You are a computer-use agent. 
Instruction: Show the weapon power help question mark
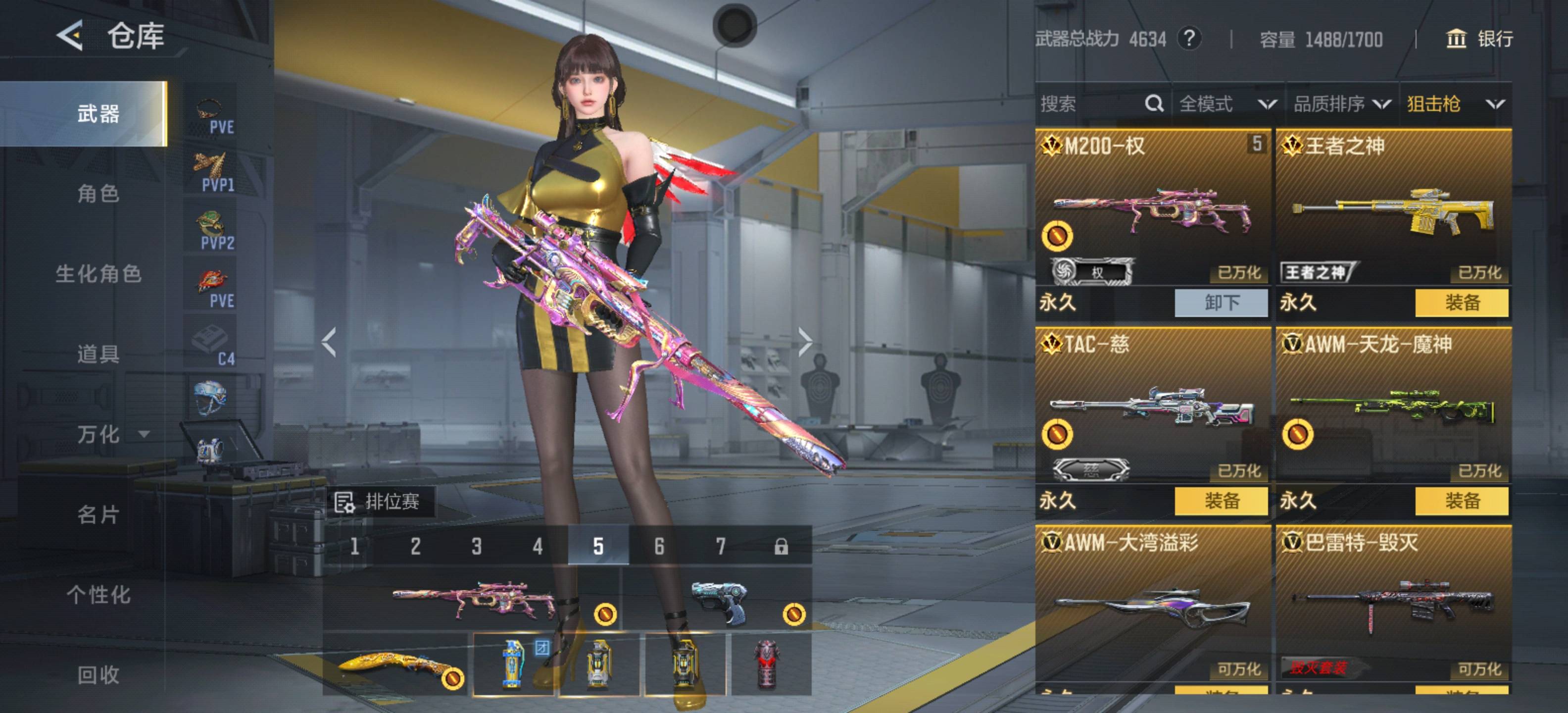point(1189,39)
